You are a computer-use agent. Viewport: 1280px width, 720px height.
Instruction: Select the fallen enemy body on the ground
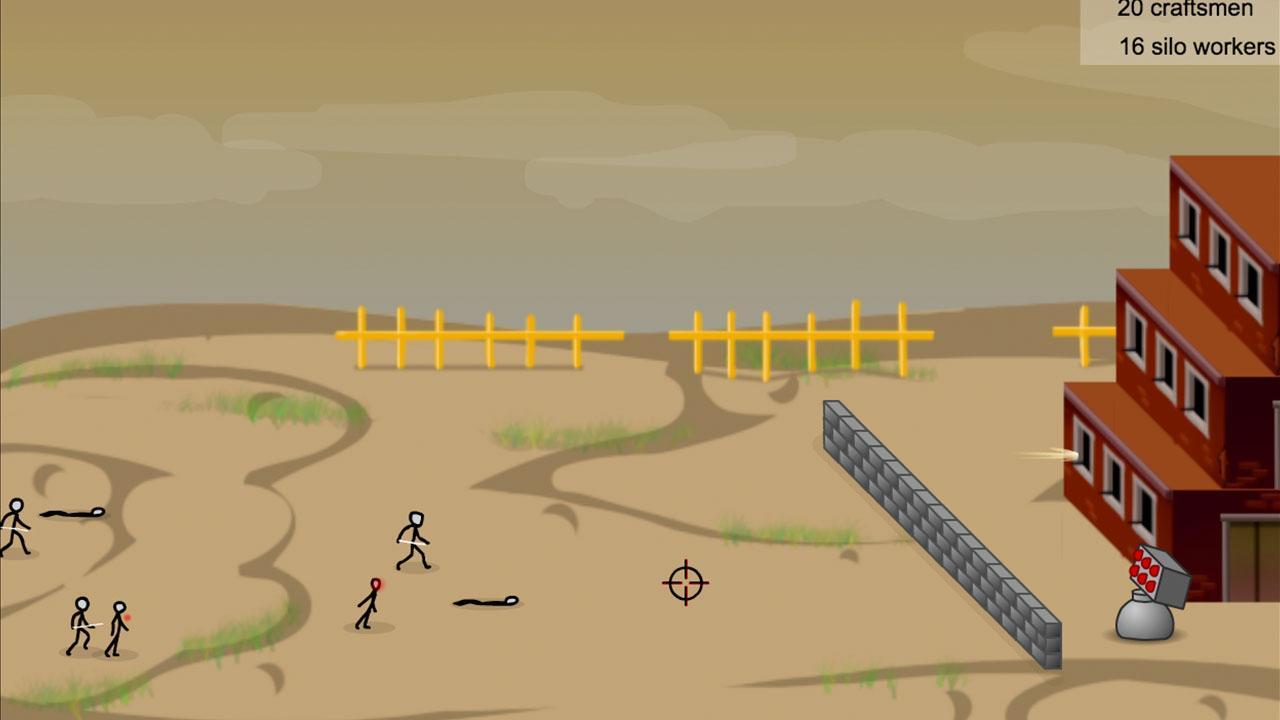tap(480, 601)
